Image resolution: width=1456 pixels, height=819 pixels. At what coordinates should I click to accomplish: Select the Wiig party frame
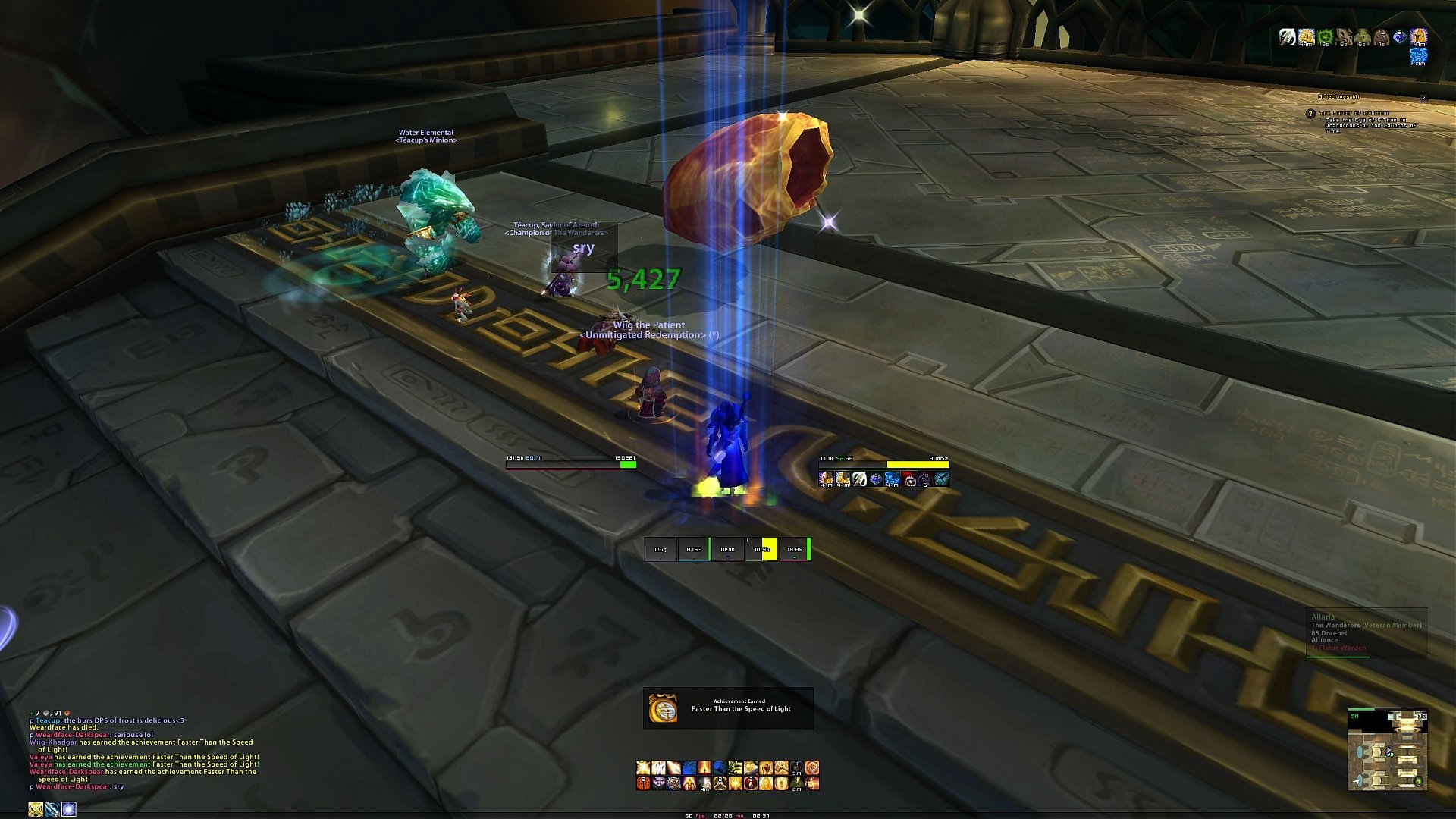point(661,549)
